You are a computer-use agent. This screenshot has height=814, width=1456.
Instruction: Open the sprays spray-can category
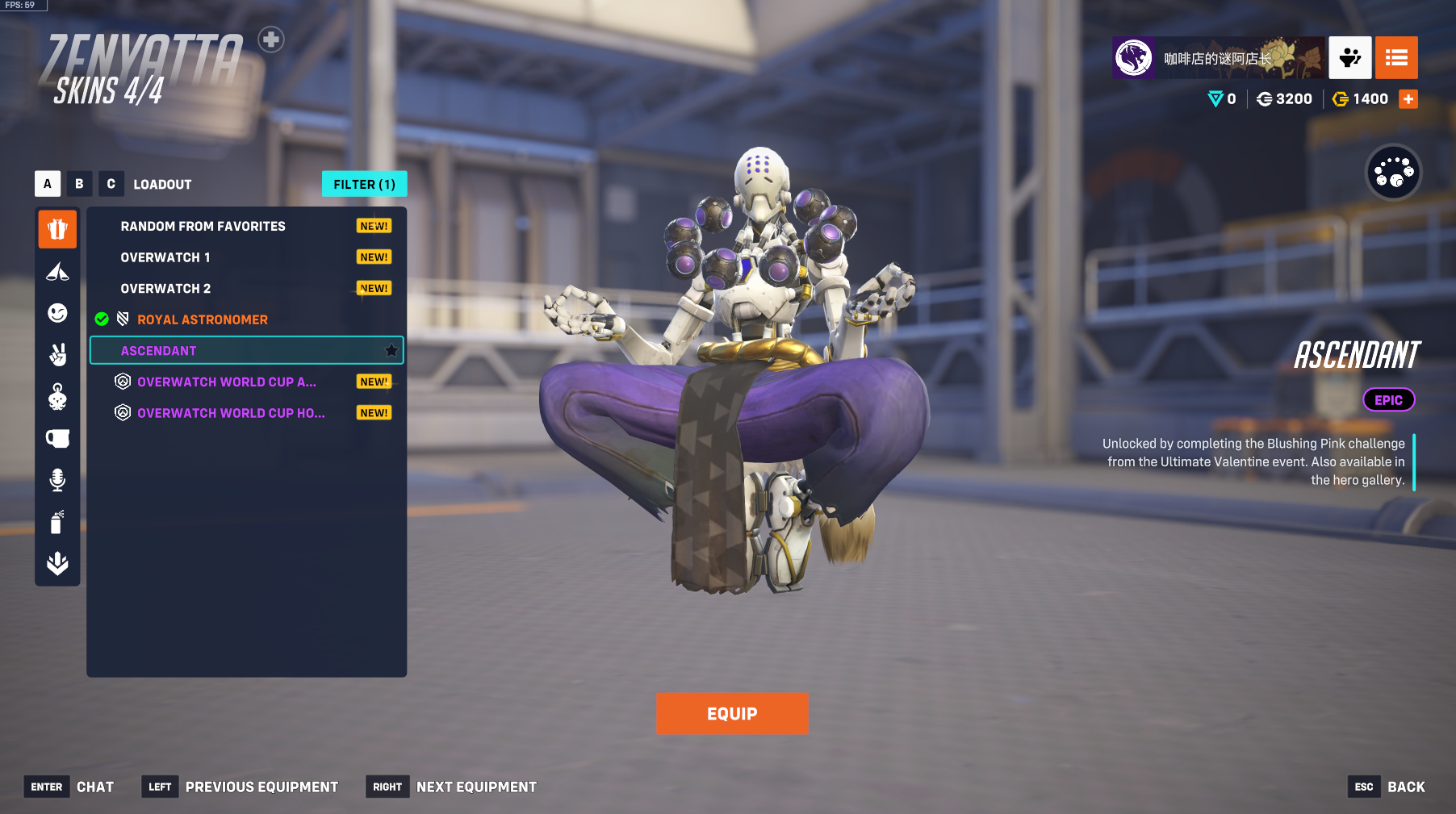point(57,522)
